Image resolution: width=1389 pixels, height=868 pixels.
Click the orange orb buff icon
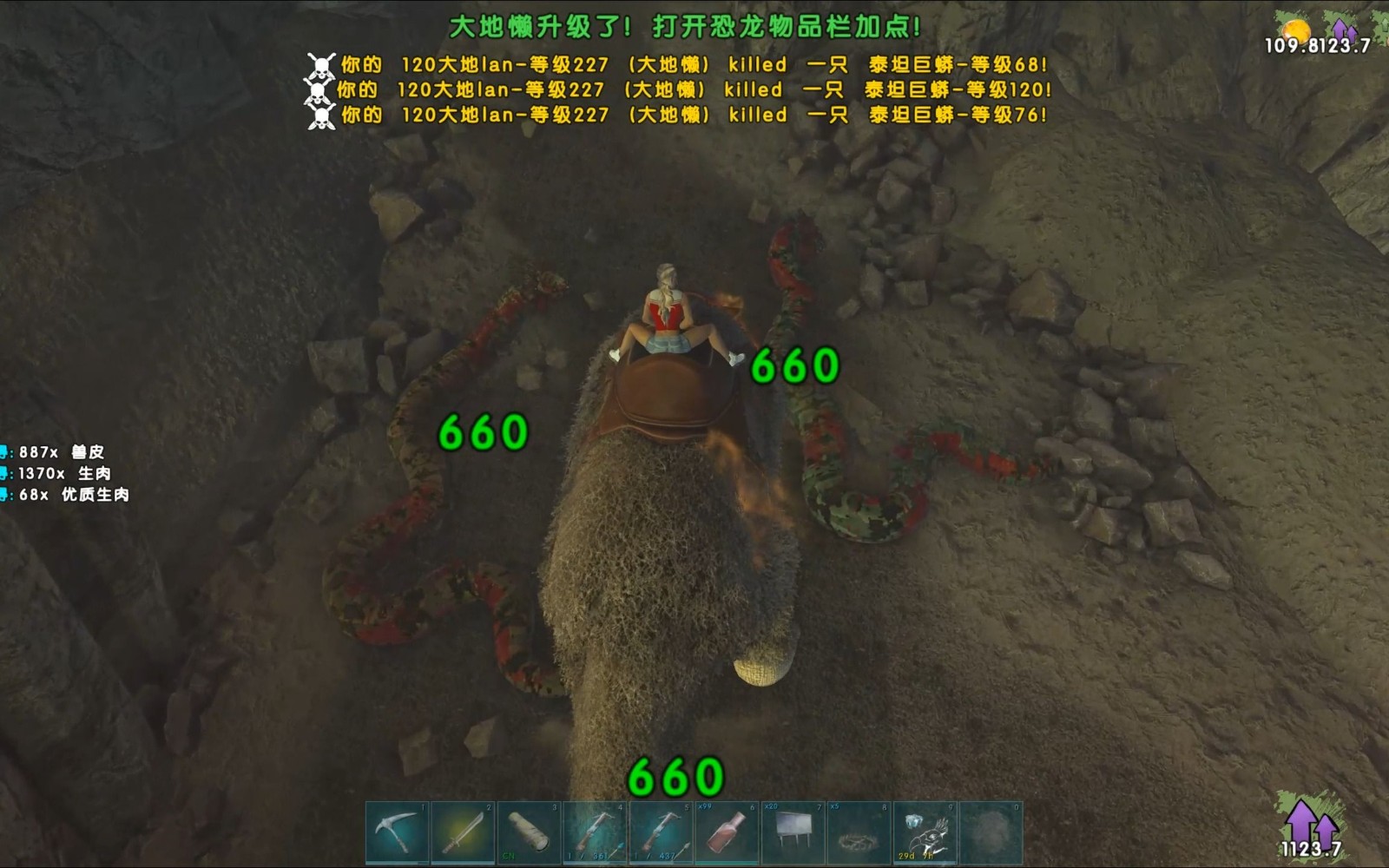(1295, 32)
